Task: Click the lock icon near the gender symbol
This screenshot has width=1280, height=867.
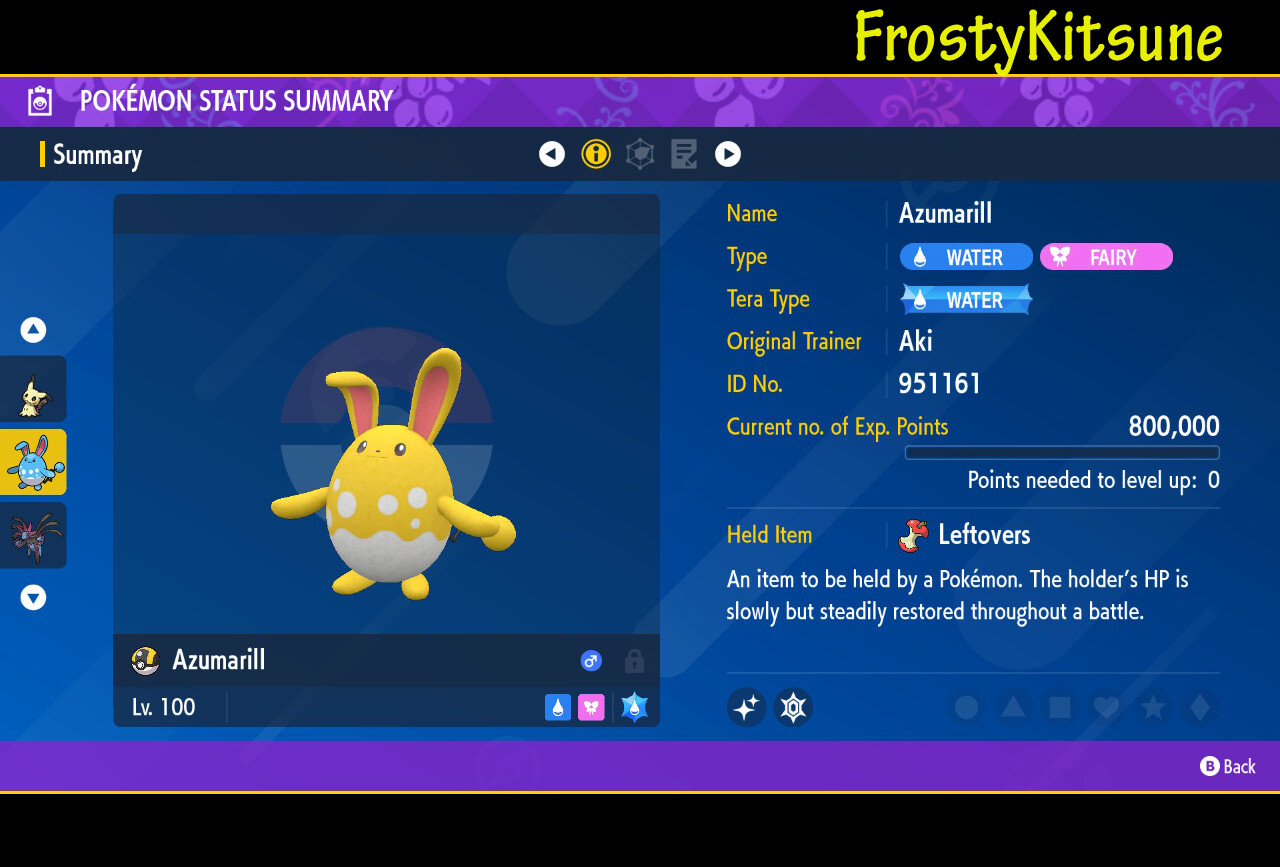Action: tap(632, 660)
